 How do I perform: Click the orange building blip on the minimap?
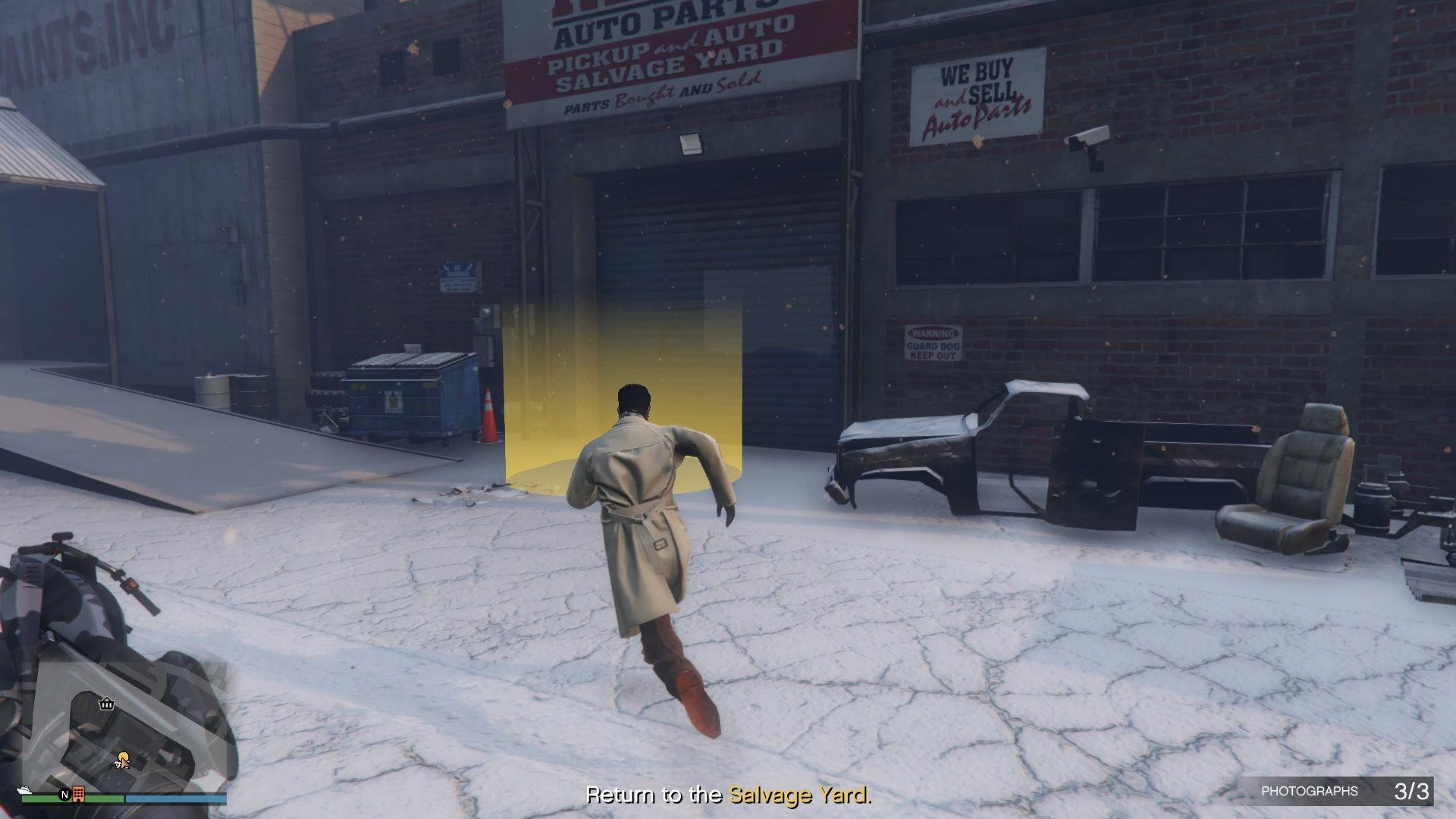point(78,794)
